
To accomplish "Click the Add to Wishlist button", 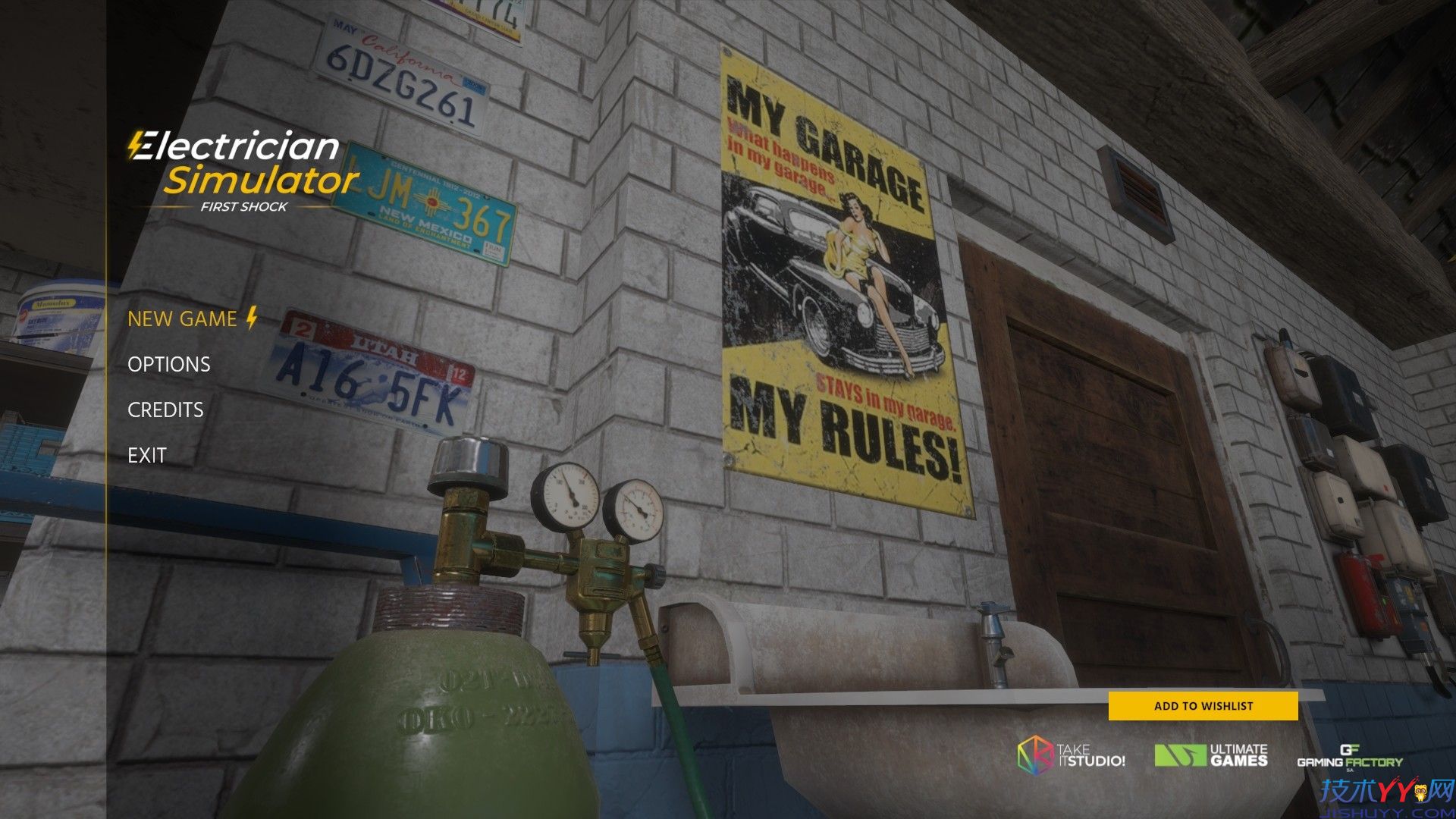I will [x=1203, y=706].
